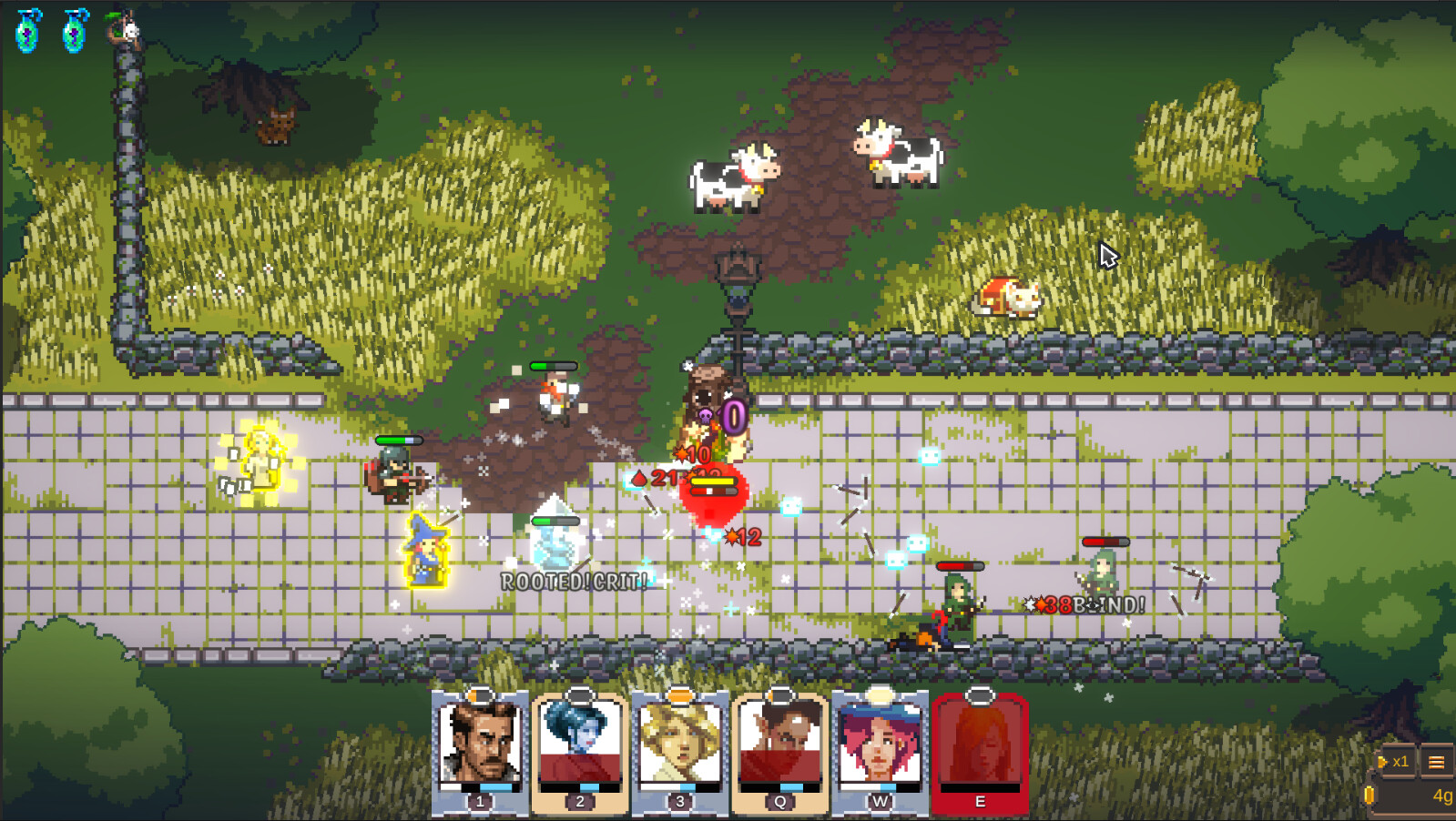The height and width of the screenshot is (821, 1456).
Task: Click the gold coin icon near the currency display
Action: pyautogui.click(x=1370, y=793)
